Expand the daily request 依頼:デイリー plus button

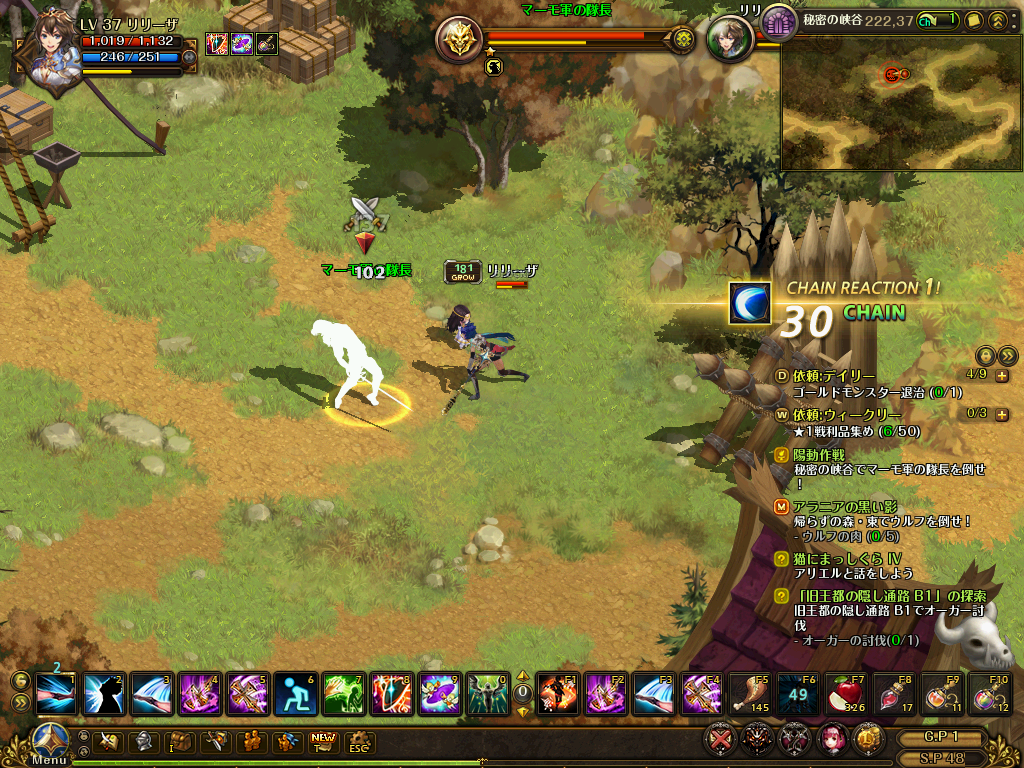pyautogui.click(x=1002, y=376)
